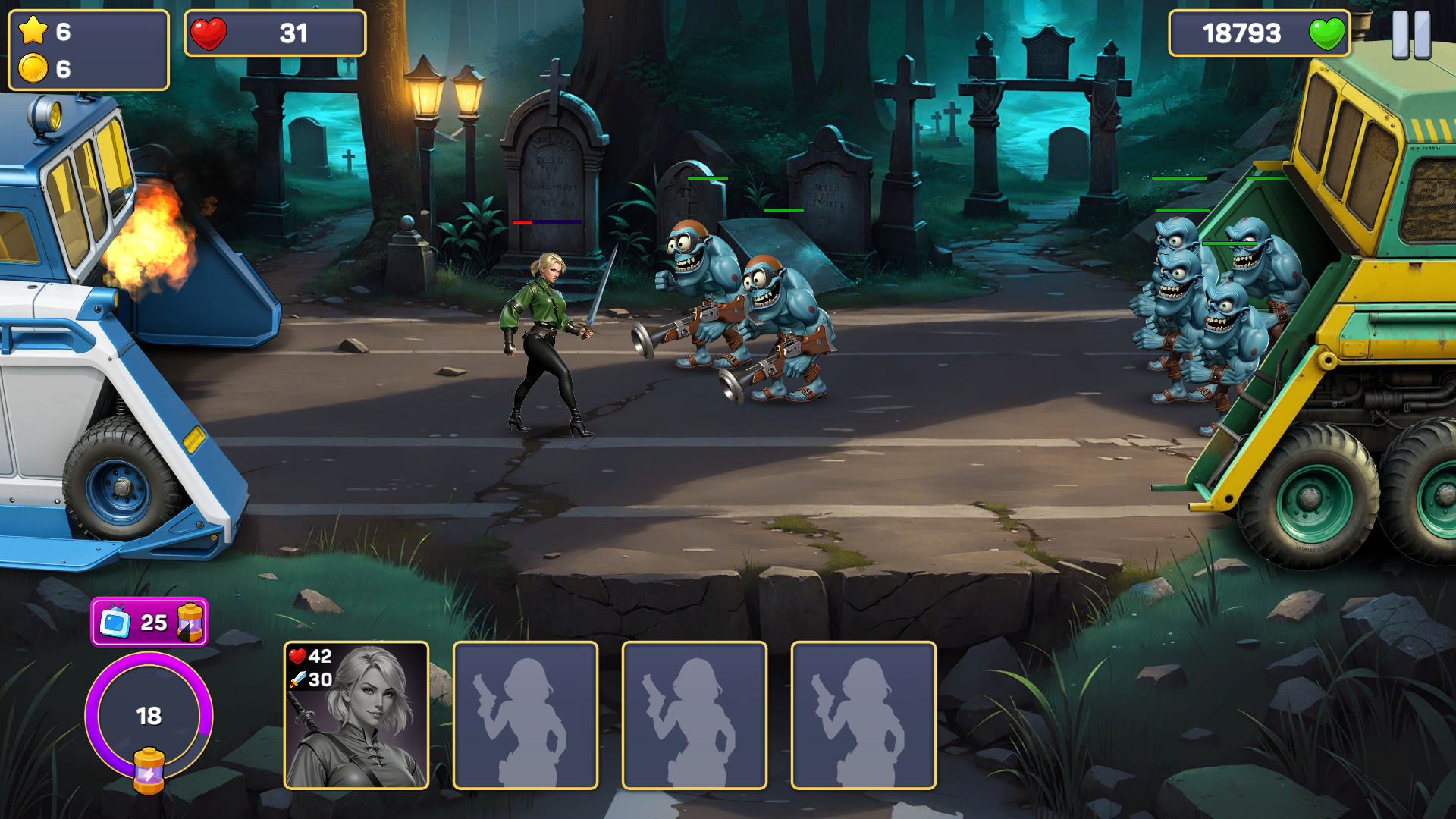Image resolution: width=1456 pixels, height=819 pixels.
Task: Open the TV ad reward icon
Action: 115,623
